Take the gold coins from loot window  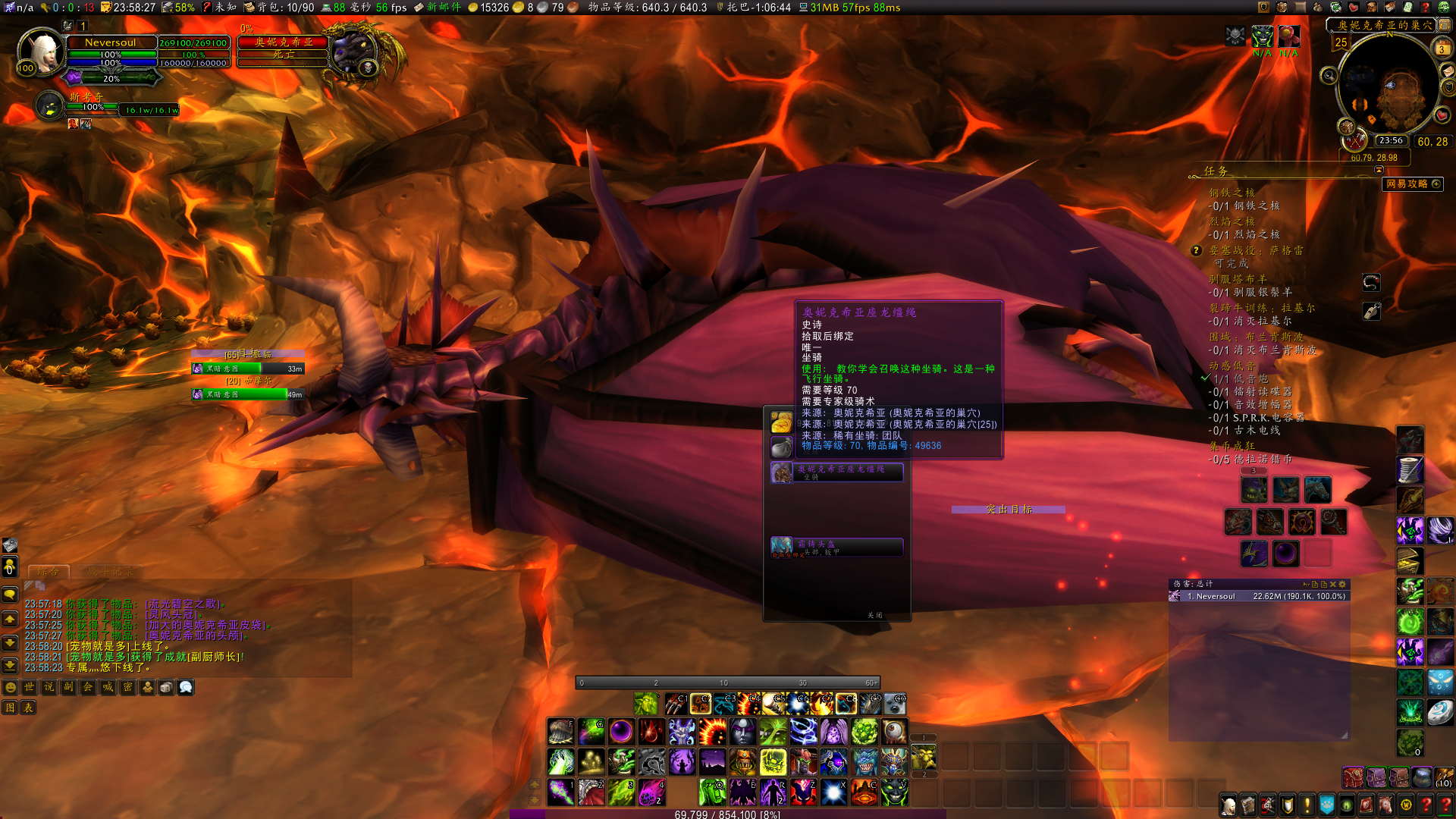[781, 422]
